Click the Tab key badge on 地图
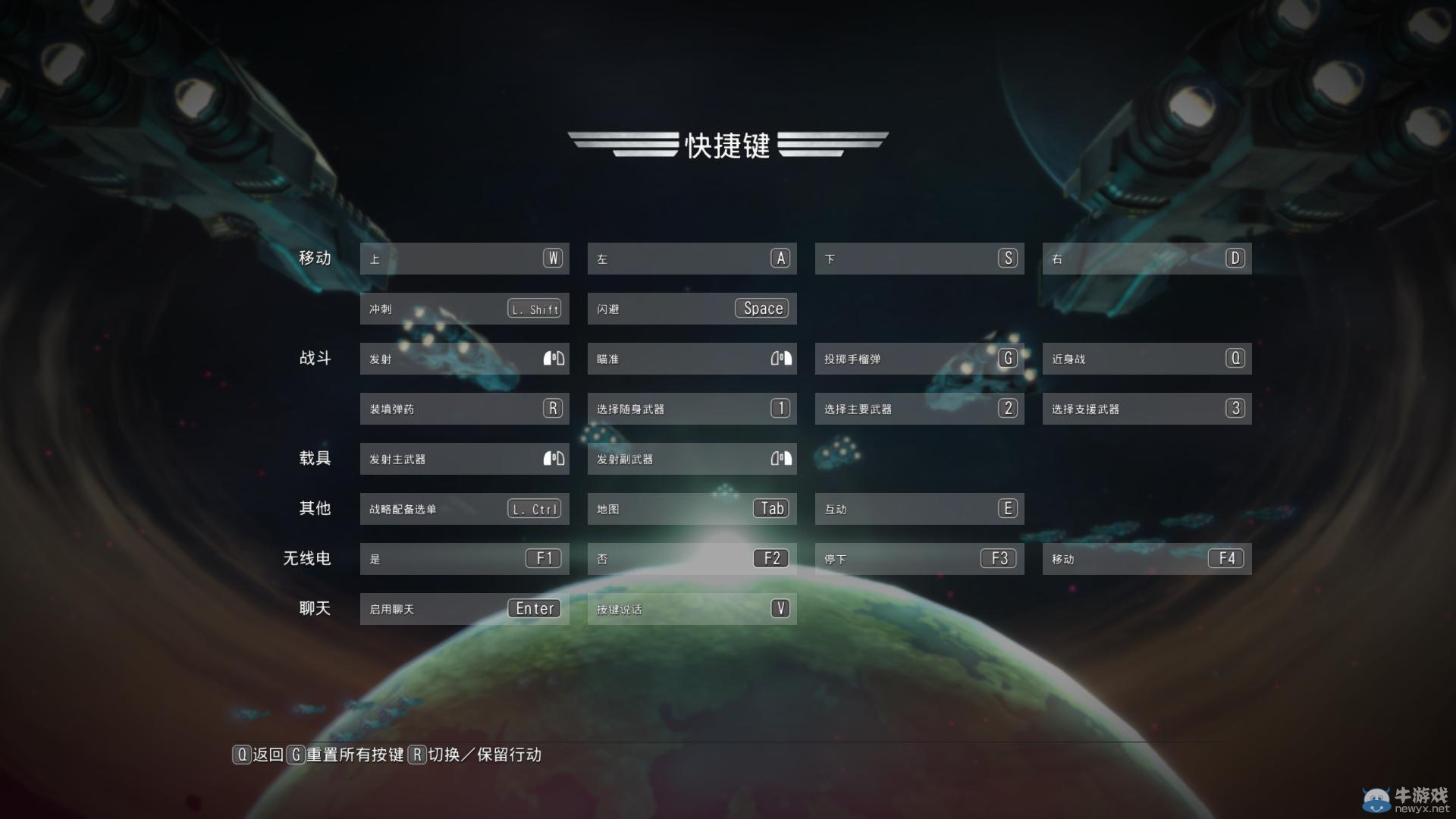The width and height of the screenshot is (1456, 819). [772, 508]
